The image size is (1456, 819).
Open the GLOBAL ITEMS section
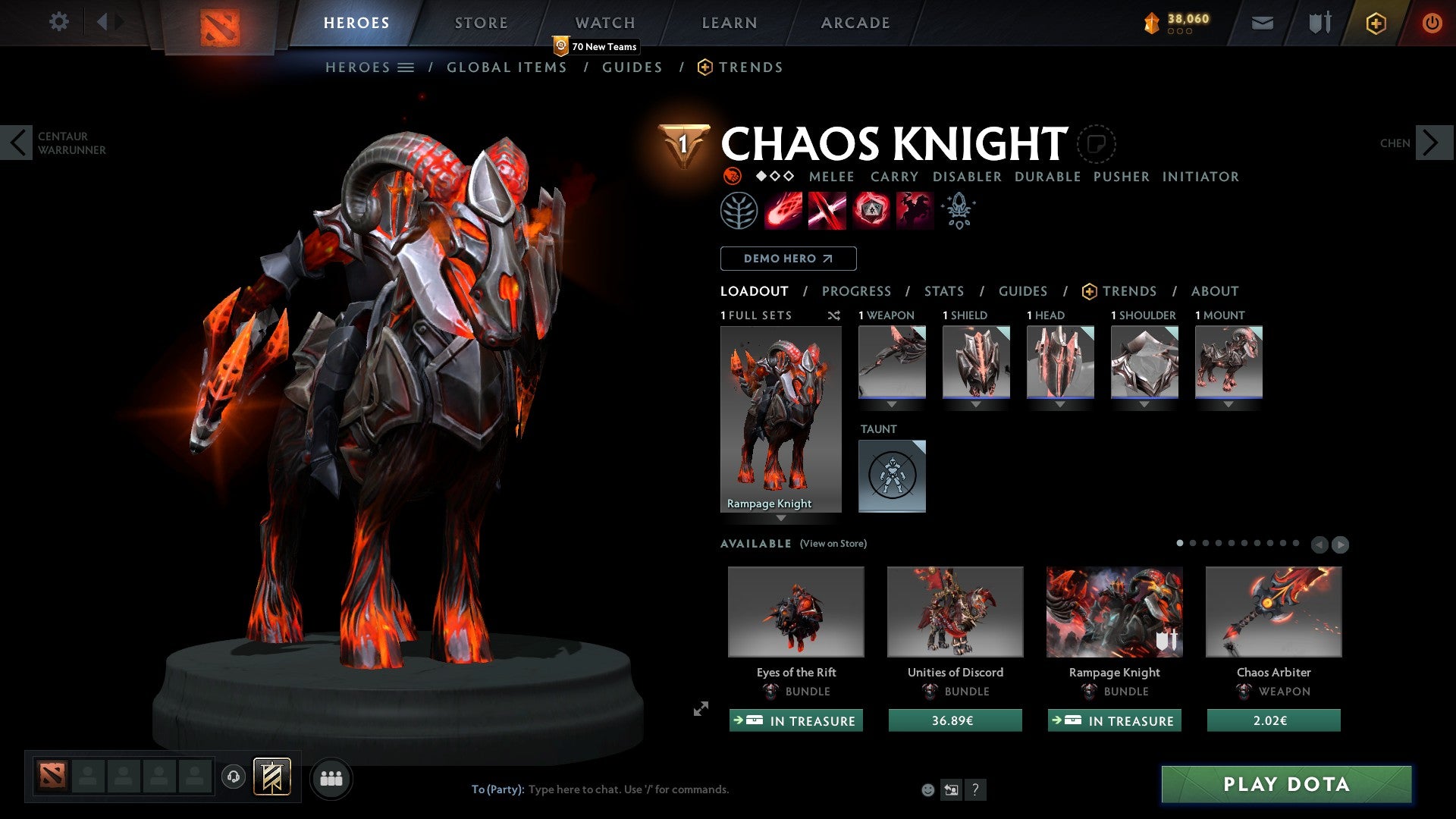click(x=507, y=67)
